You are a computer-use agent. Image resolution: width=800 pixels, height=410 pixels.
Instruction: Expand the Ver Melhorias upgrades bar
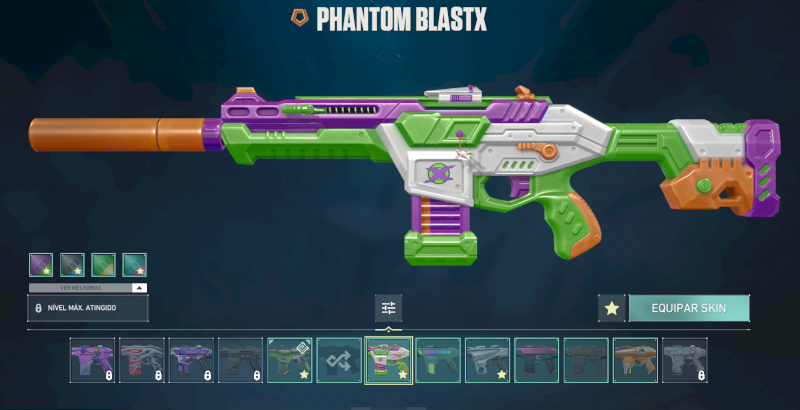[88, 287]
